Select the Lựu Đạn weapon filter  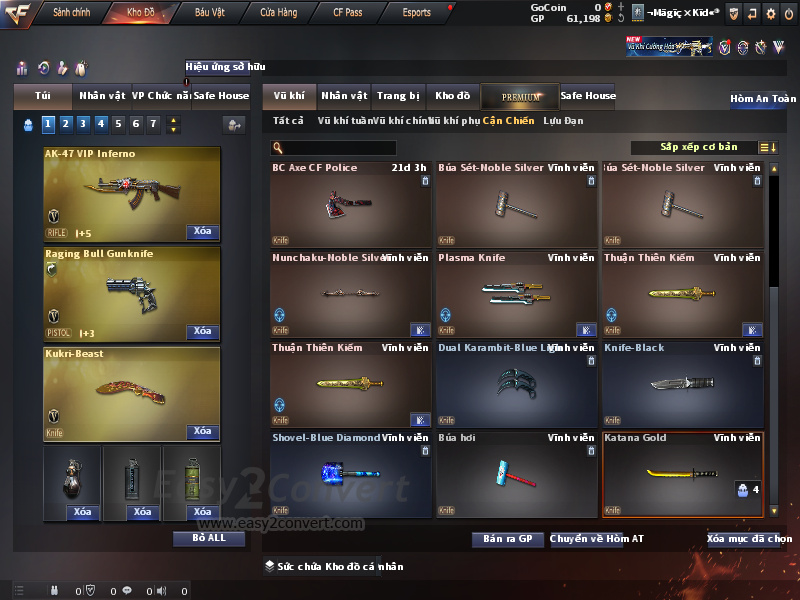click(x=563, y=121)
